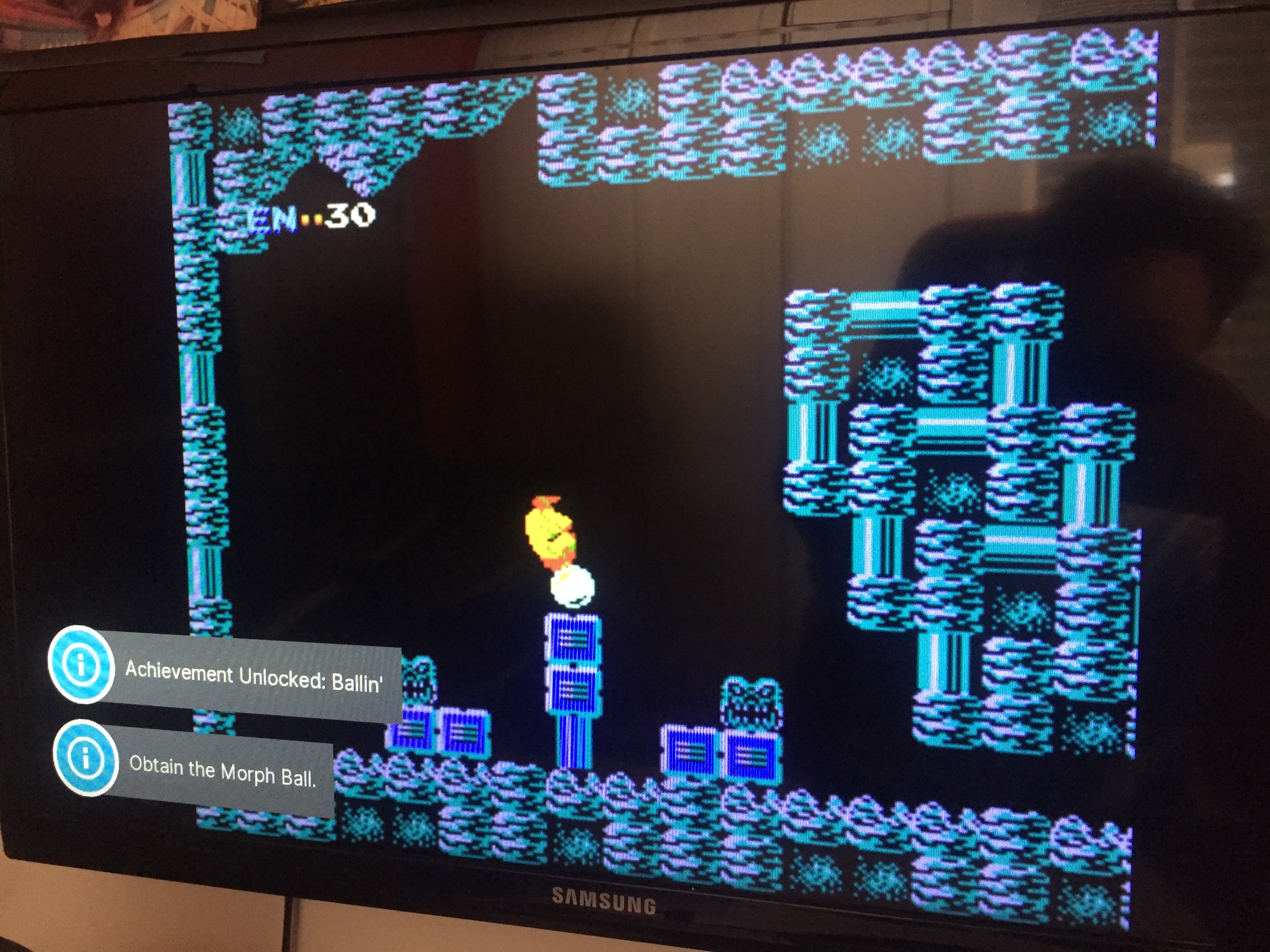Click the tall blue rock column on the left

click(198, 402)
